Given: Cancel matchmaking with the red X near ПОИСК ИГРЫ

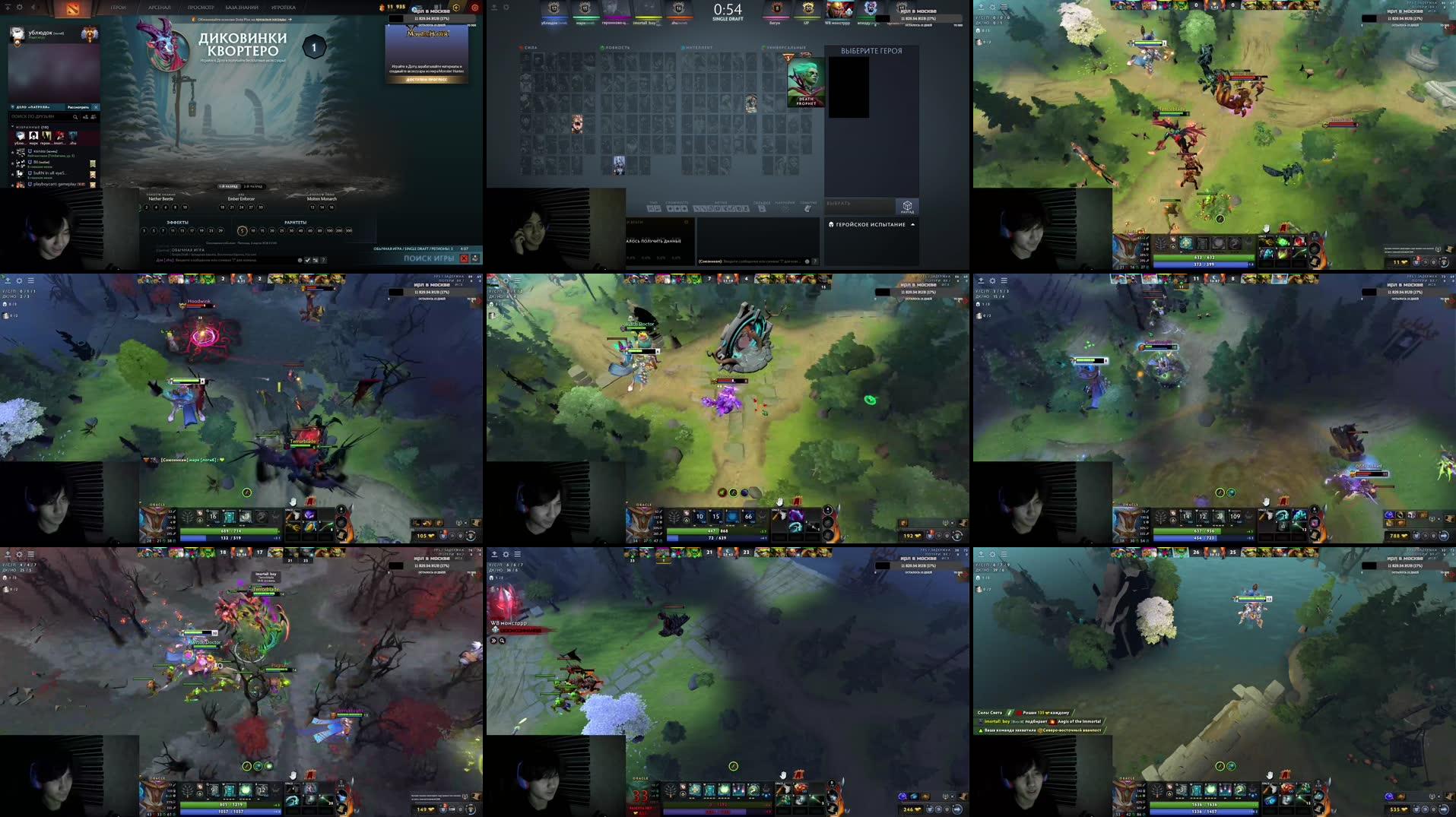Looking at the screenshot, I should [x=465, y=259].
